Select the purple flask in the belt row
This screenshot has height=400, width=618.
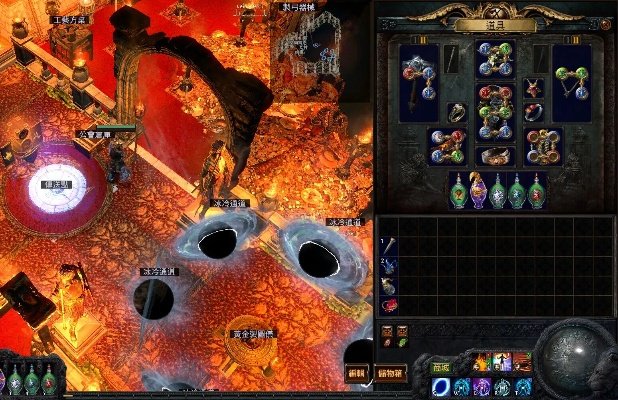477,190
